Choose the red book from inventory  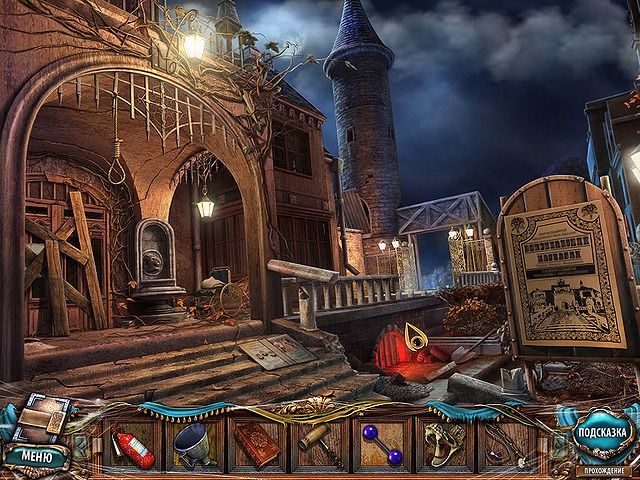[256, 444]
